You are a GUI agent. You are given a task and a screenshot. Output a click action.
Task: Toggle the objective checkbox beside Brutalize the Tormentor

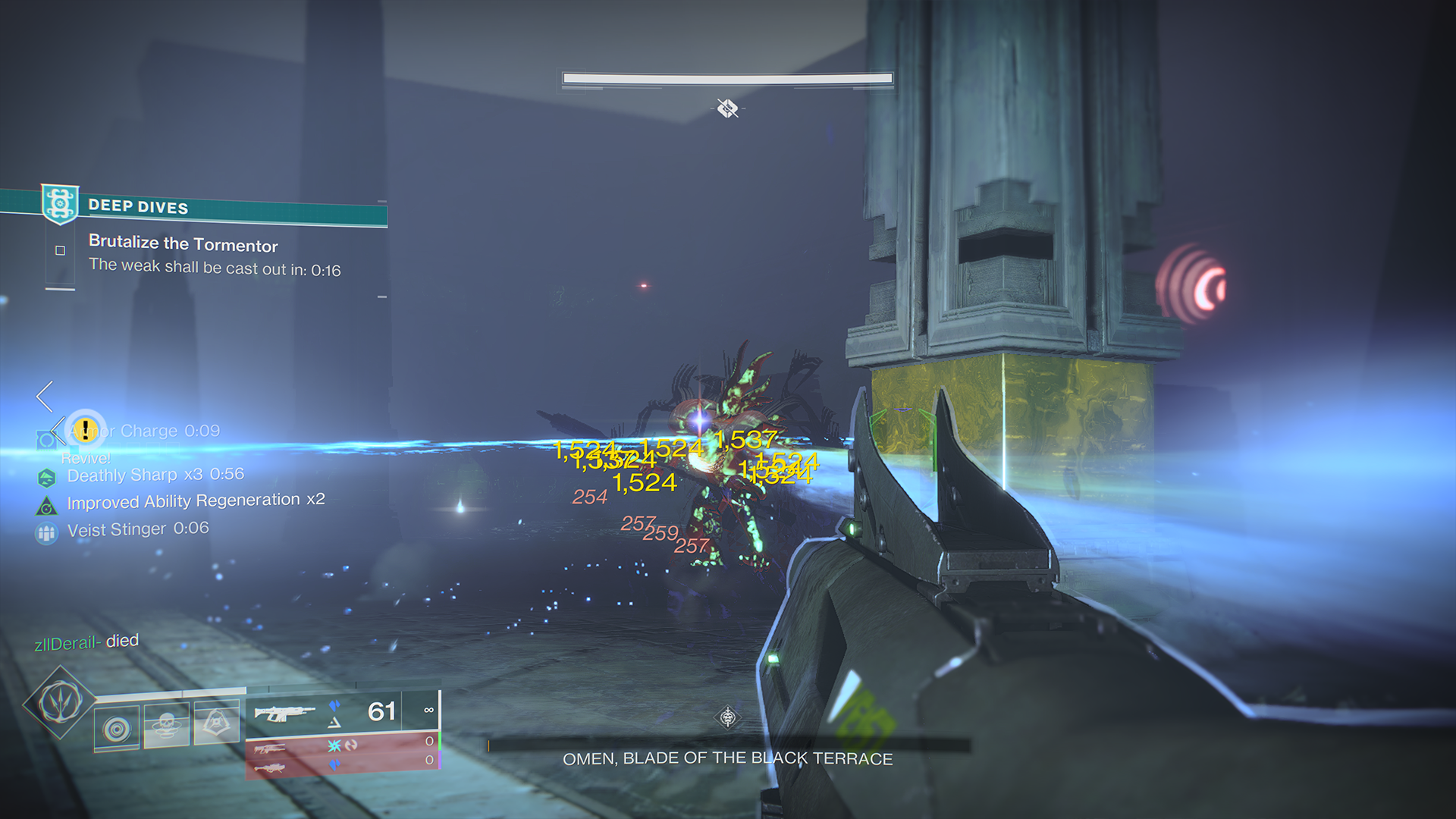click(x=58, y=250)
